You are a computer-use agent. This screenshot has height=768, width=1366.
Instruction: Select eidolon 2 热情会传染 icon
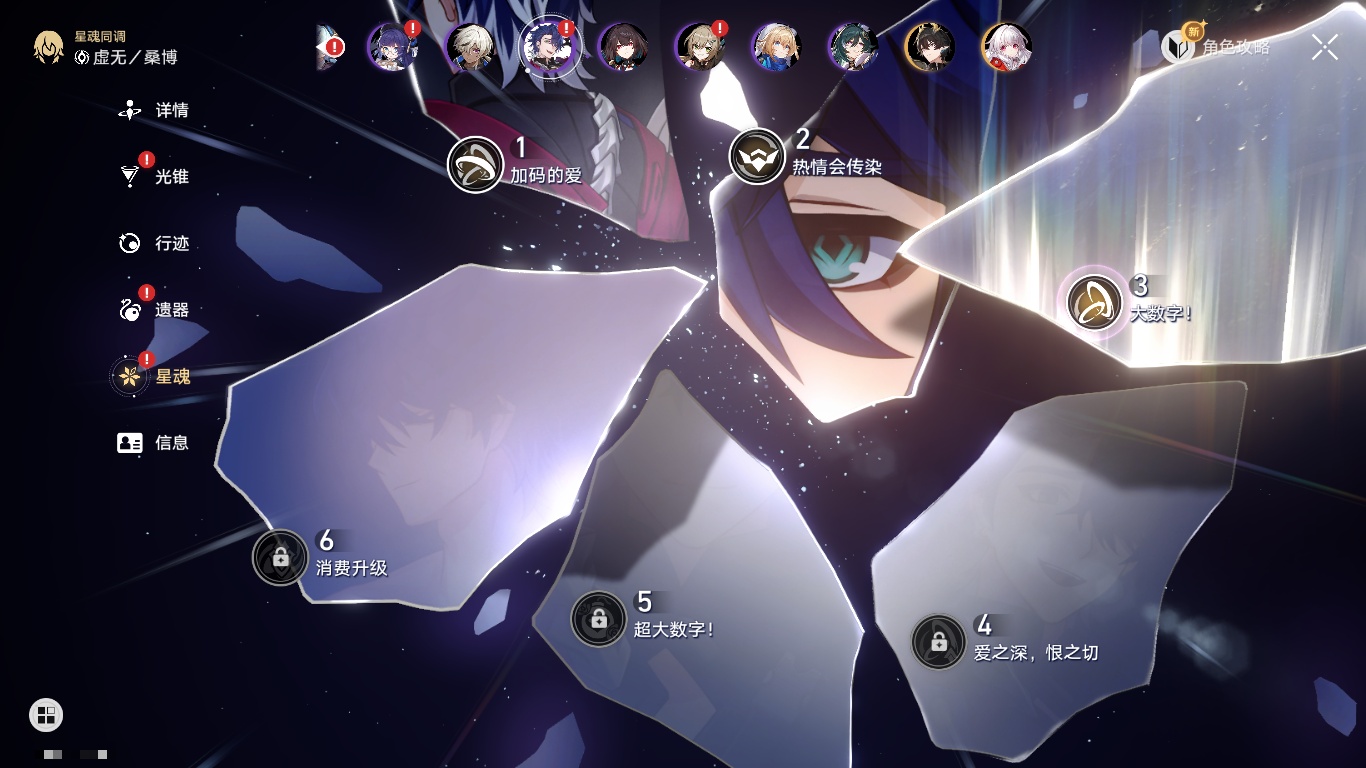tap(757, 157)
